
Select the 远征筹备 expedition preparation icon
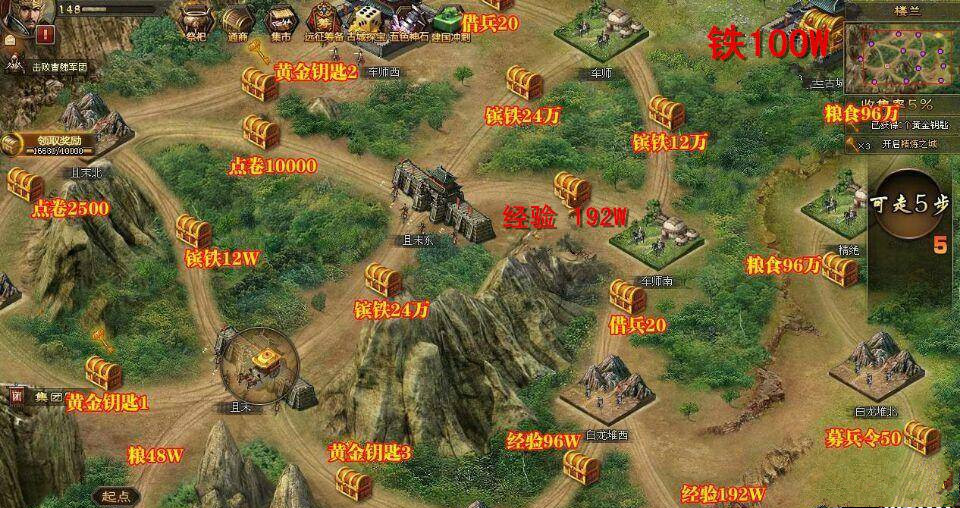coord(324,20)
